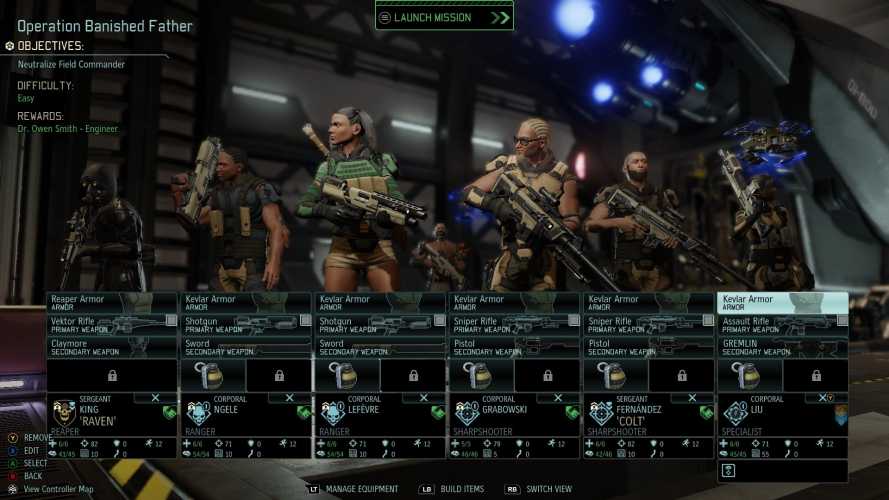Open the Claymore secondary weapon slot
Viewport: 889px width, 500px height.
pos(111,347)
